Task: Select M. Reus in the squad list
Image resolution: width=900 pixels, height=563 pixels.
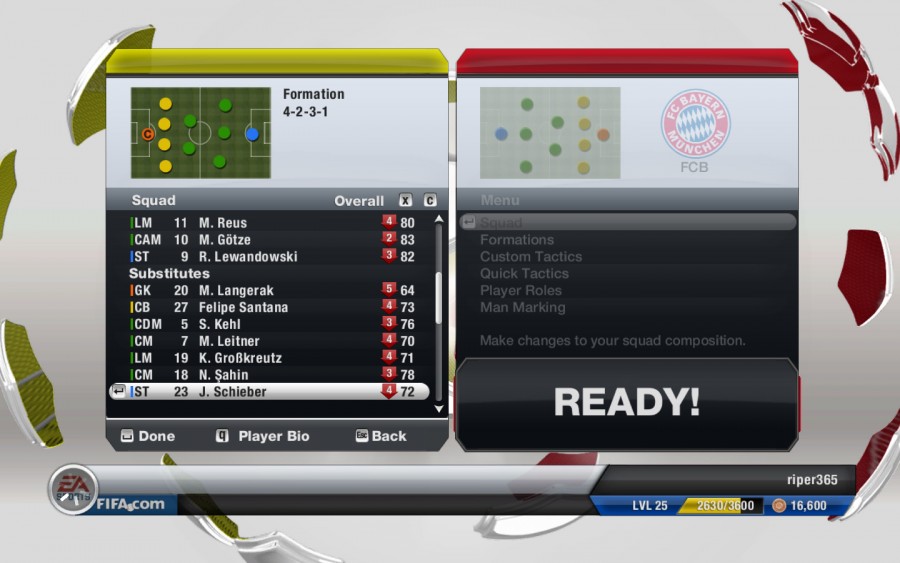Action: [x=270, y=223]
